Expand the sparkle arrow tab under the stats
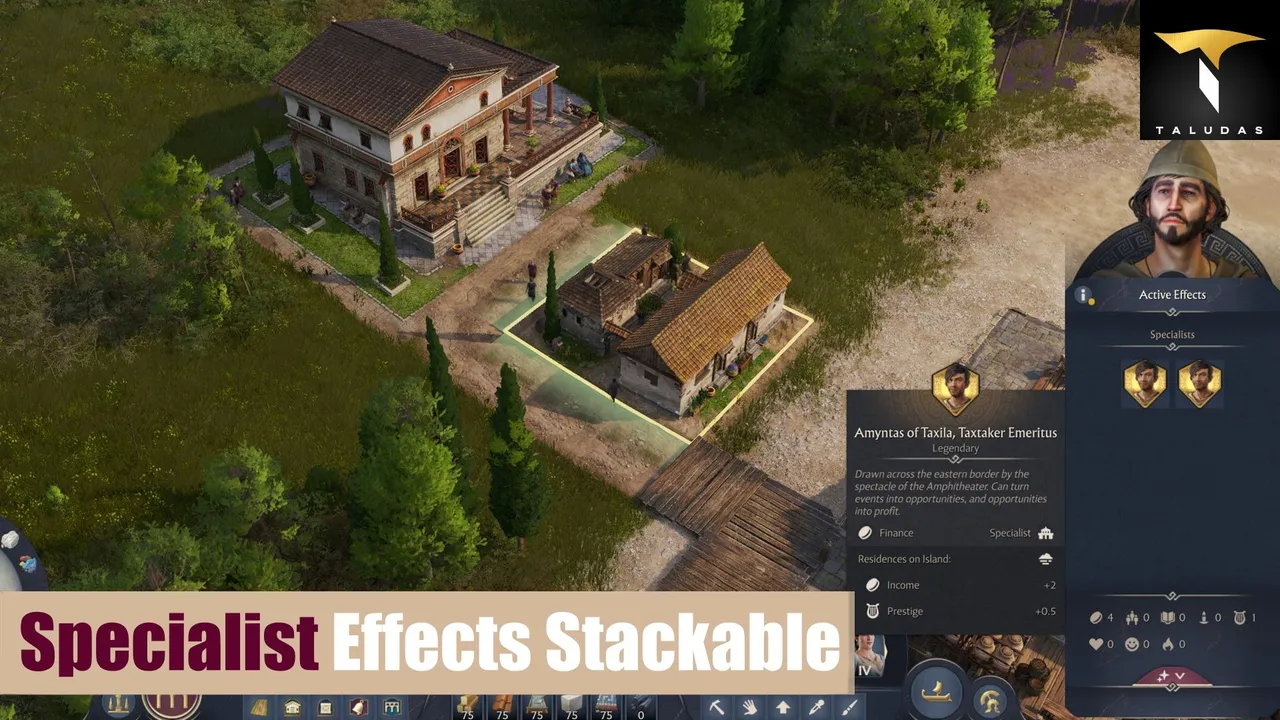 [1171, 677]
